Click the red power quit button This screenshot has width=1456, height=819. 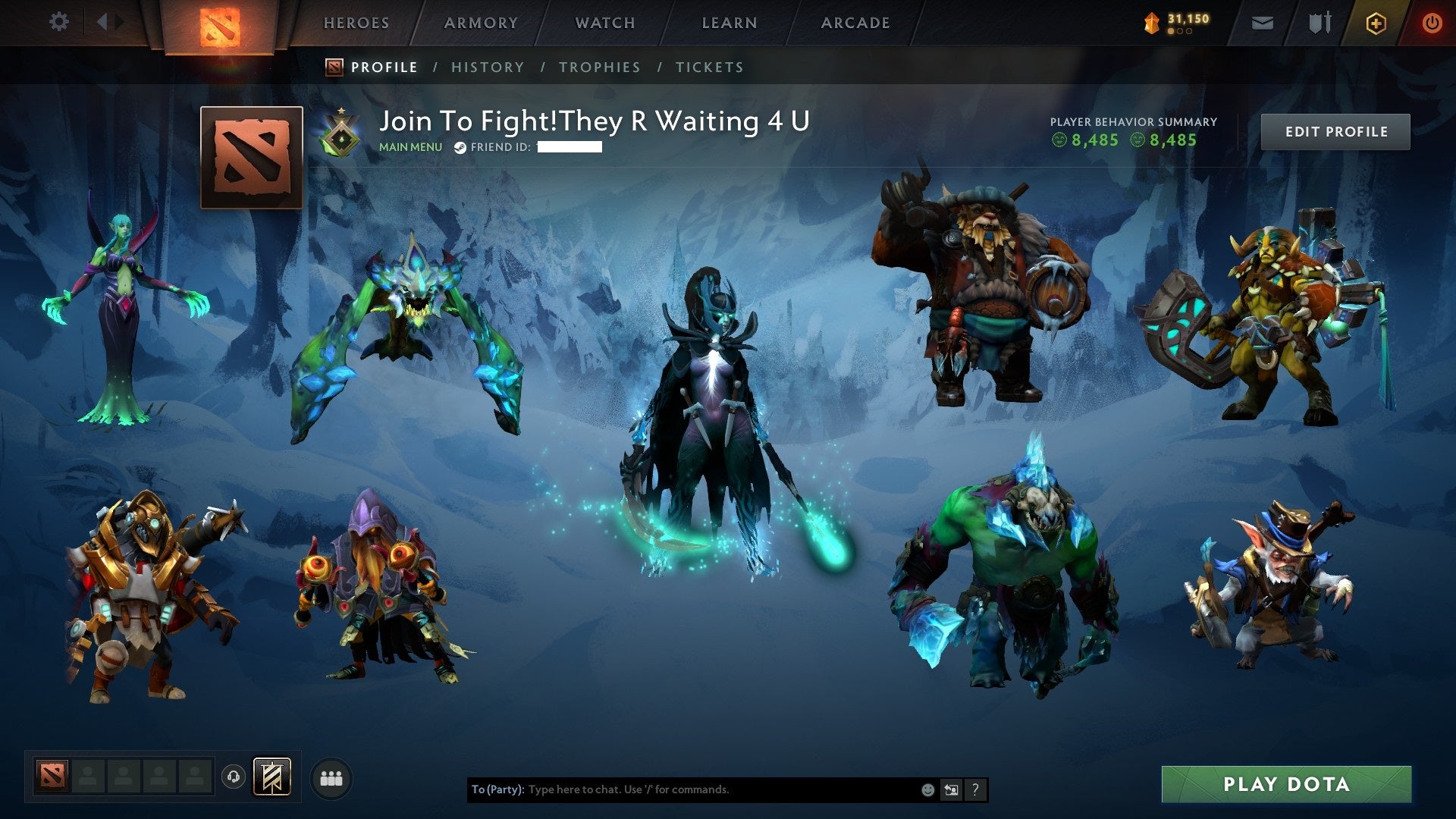point(1432,24)
